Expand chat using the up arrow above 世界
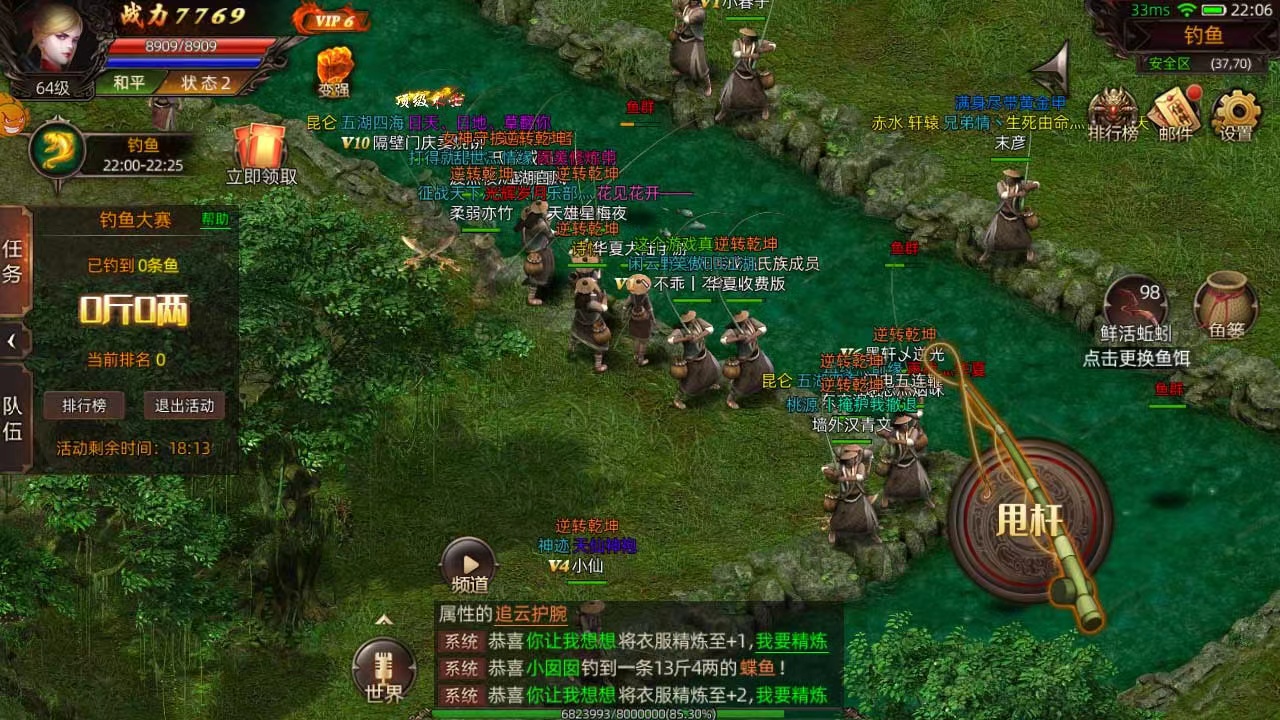The image size is (1280, 720). 384,619
